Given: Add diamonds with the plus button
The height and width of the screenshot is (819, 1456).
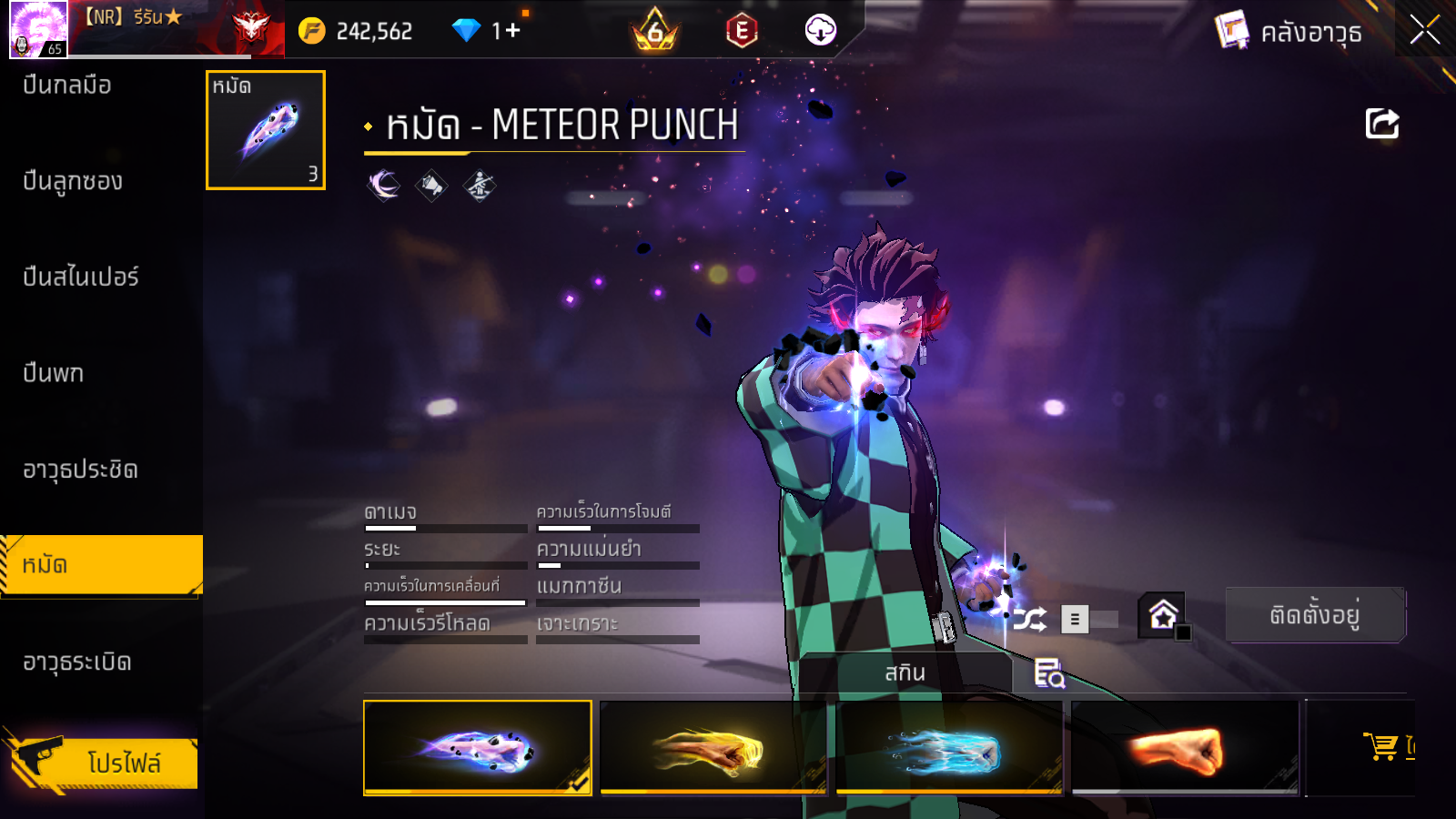Looking at the screenshot, I should pos(511,31).
